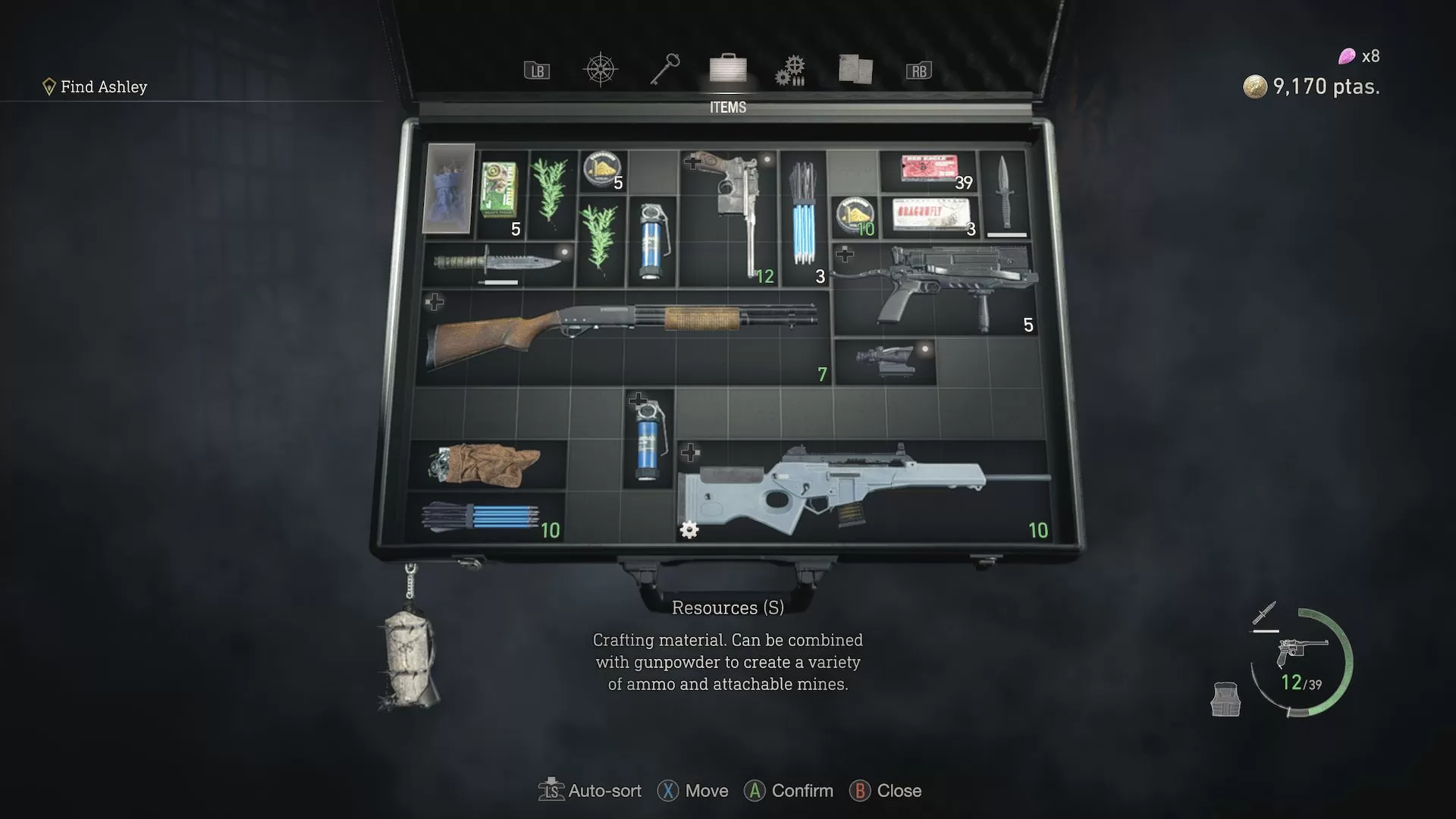Switch to the Items briefcase tab
Image resolution: width=1456 pixels, height=819 pixels.
pyautogui.click(x=726, y=69)
